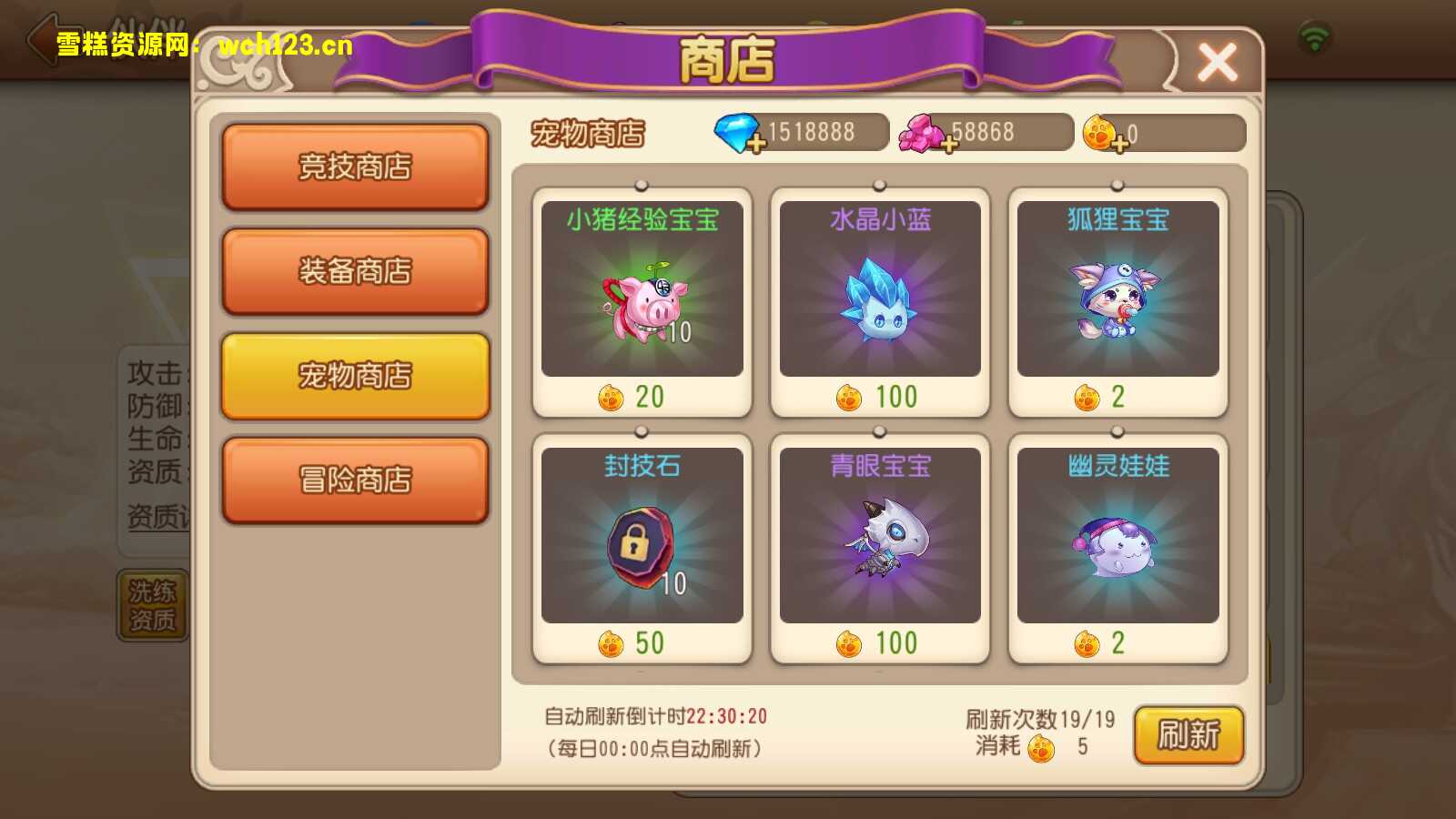This screenshot has width=1456, height=819.
Task: Add more paw coins
Action: [x=1120, y=143]
